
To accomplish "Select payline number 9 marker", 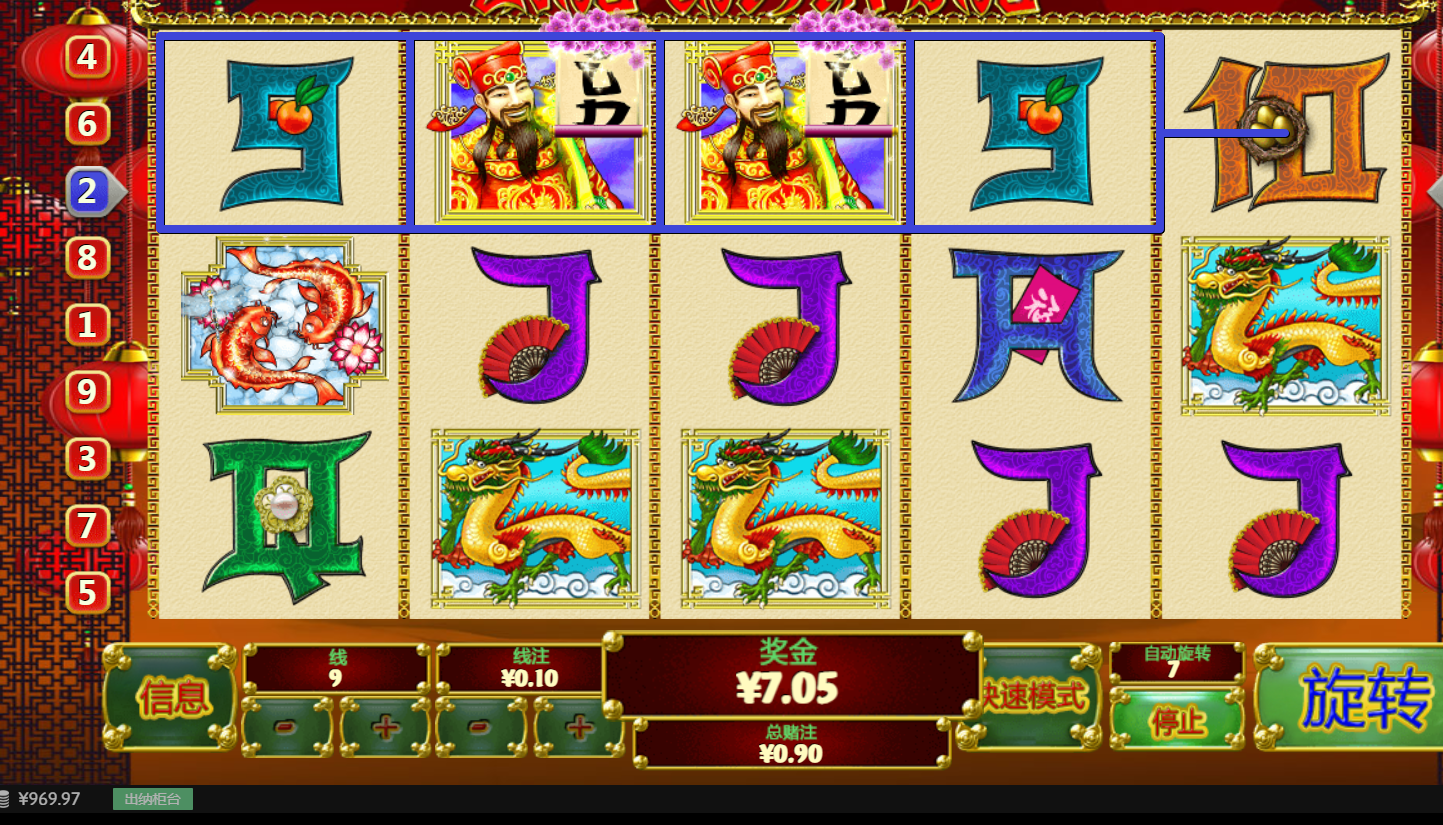I will click(88, 392).
